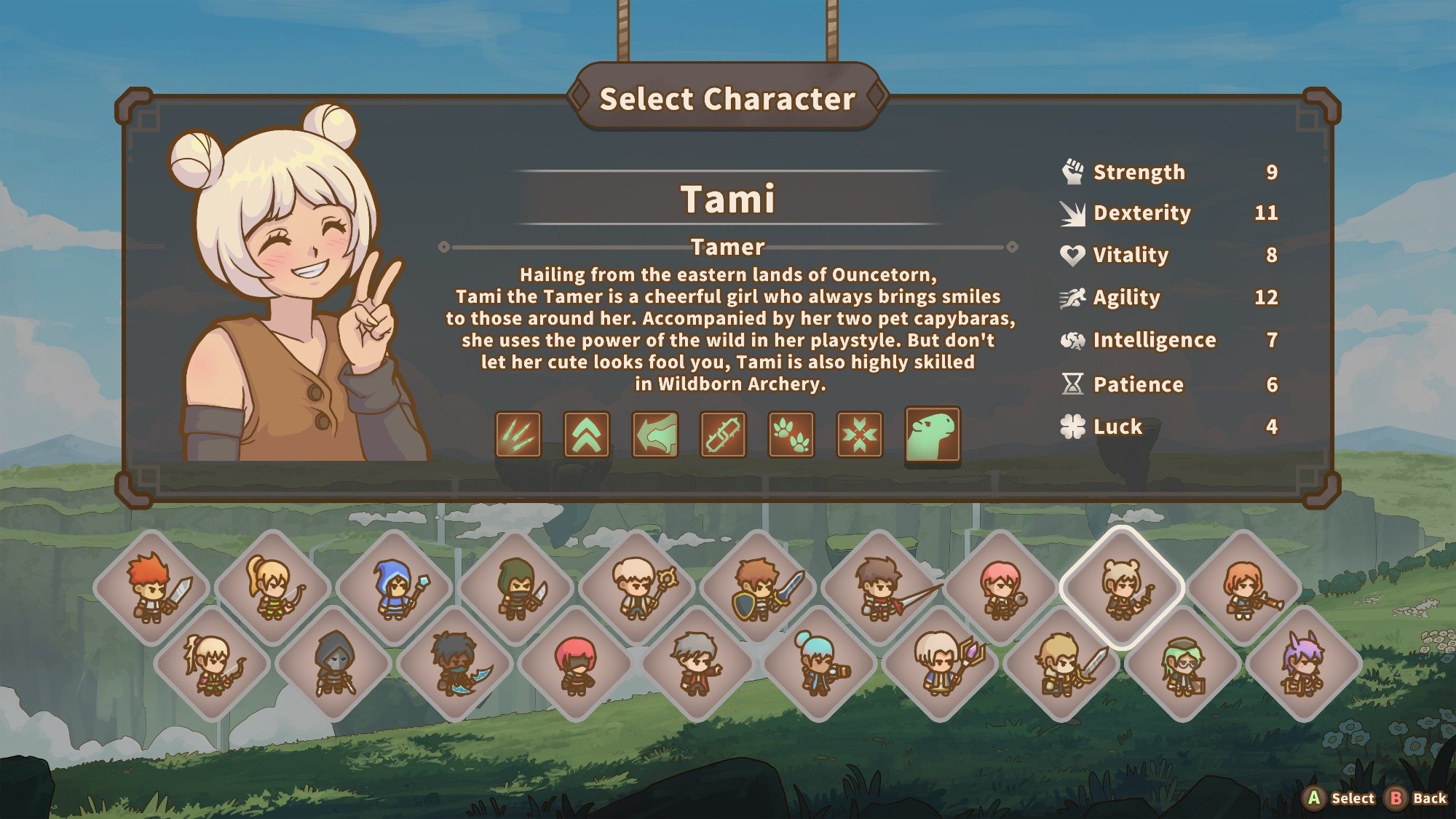Choose the blue-hooded mage with crystal staff
The image size is (1456, 819).
[x=394, y=588]
